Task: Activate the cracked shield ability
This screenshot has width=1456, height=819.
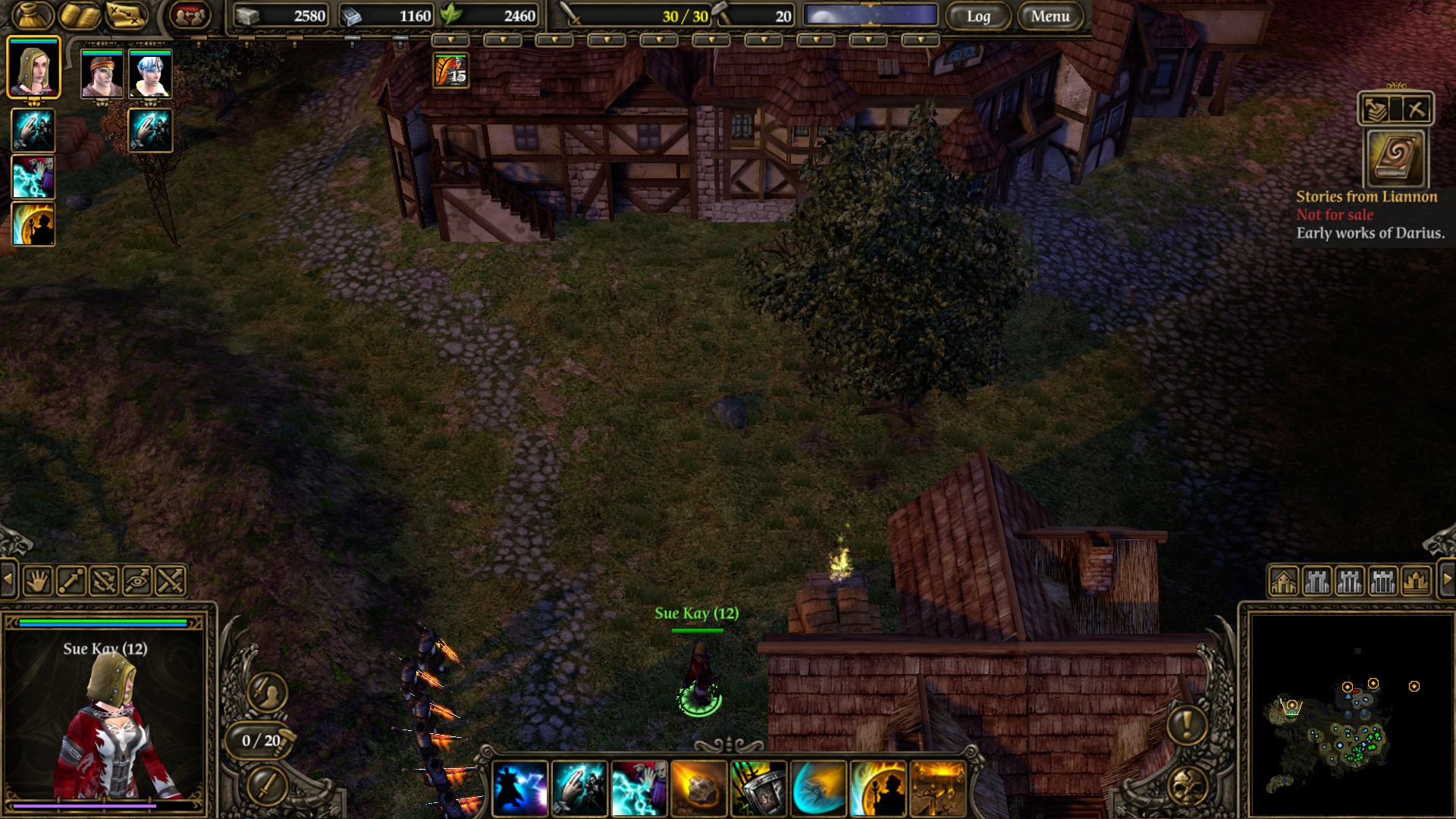Action: pos(758,789)
